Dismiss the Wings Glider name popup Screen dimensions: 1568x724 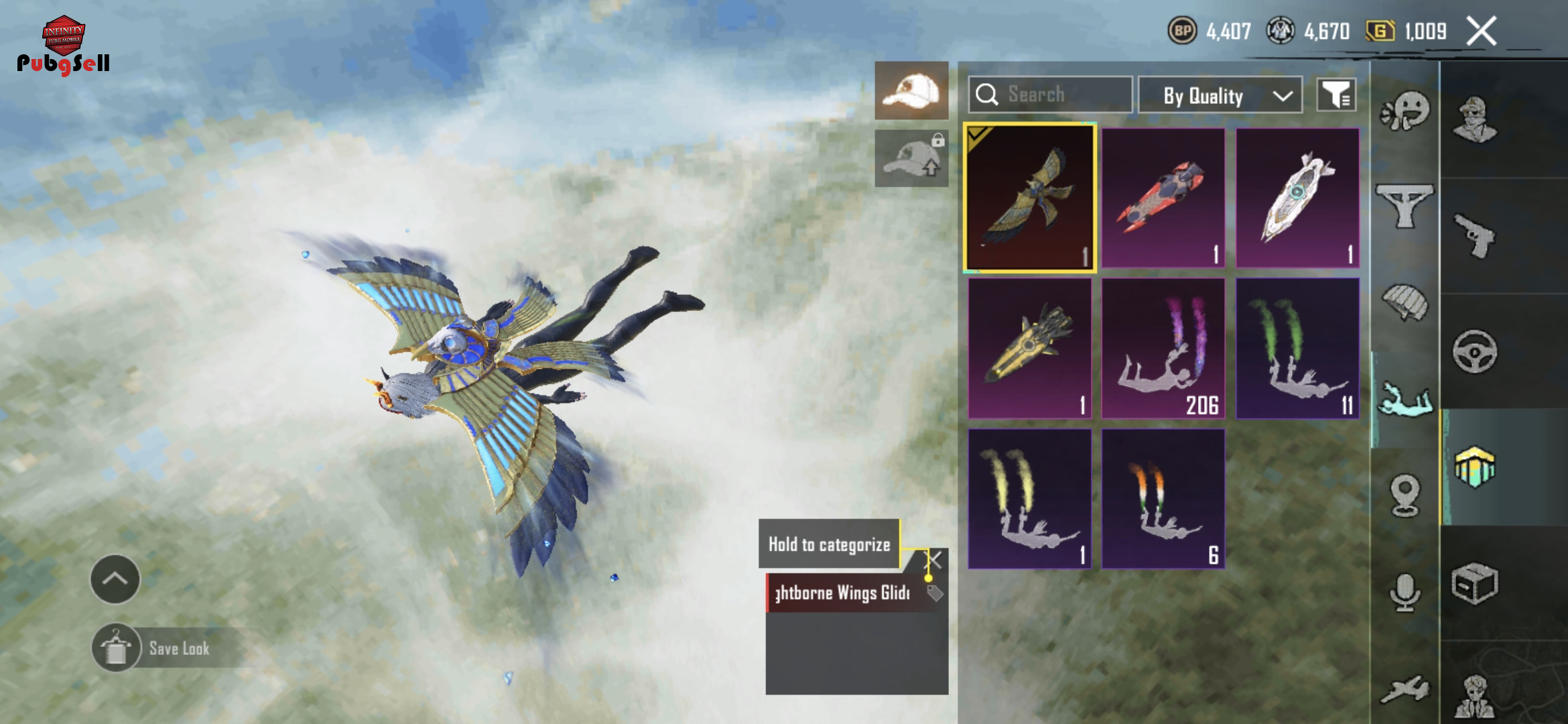(x=935, y=560)
